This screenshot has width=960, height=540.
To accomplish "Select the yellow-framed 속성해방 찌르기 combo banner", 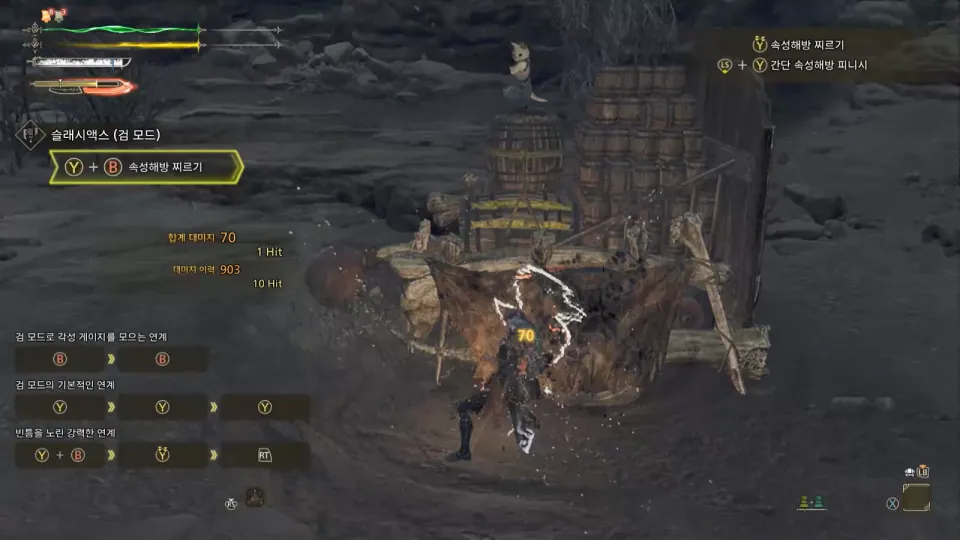I will 146,167.
